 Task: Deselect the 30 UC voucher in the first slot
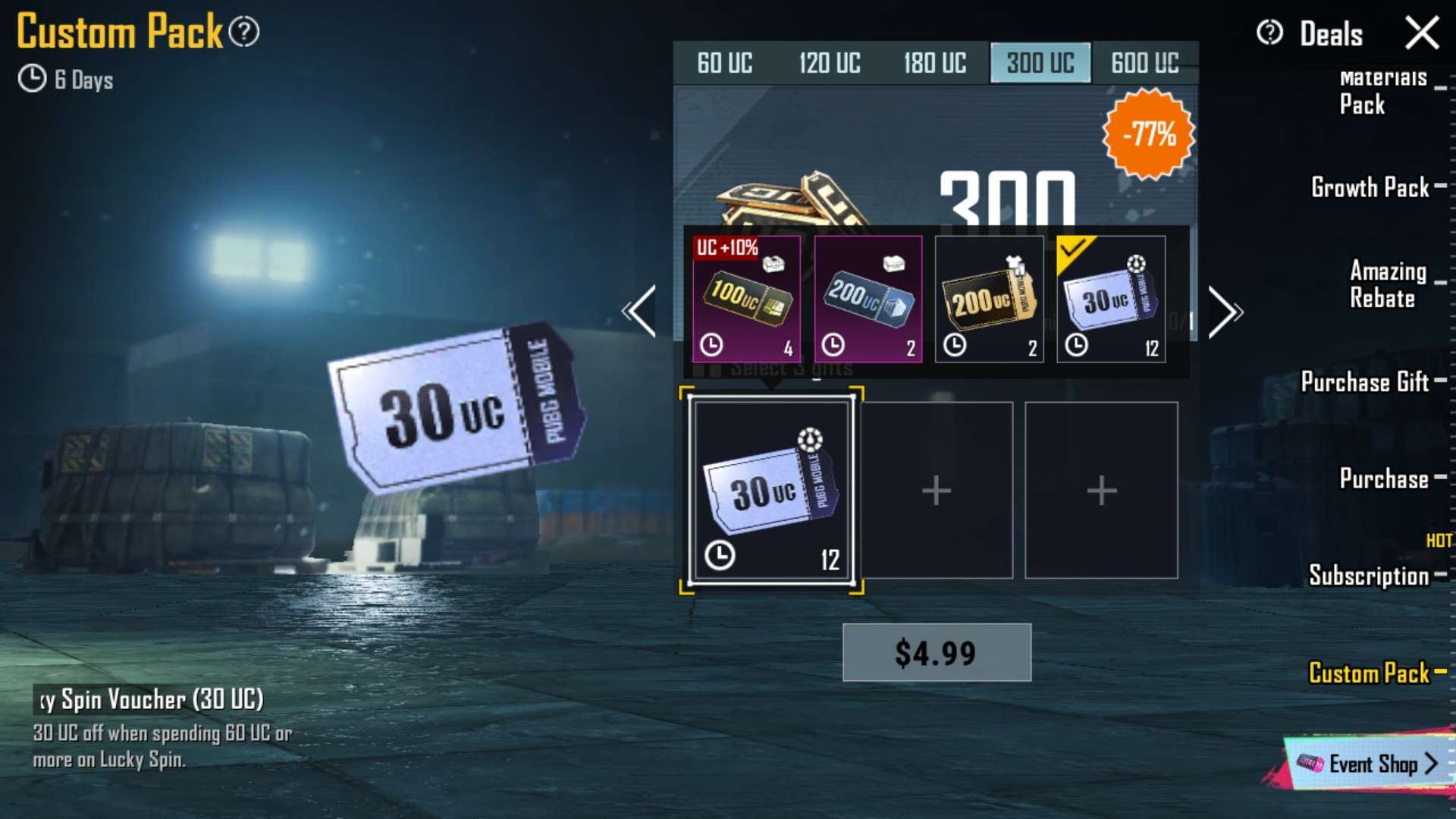pos(771,489)
